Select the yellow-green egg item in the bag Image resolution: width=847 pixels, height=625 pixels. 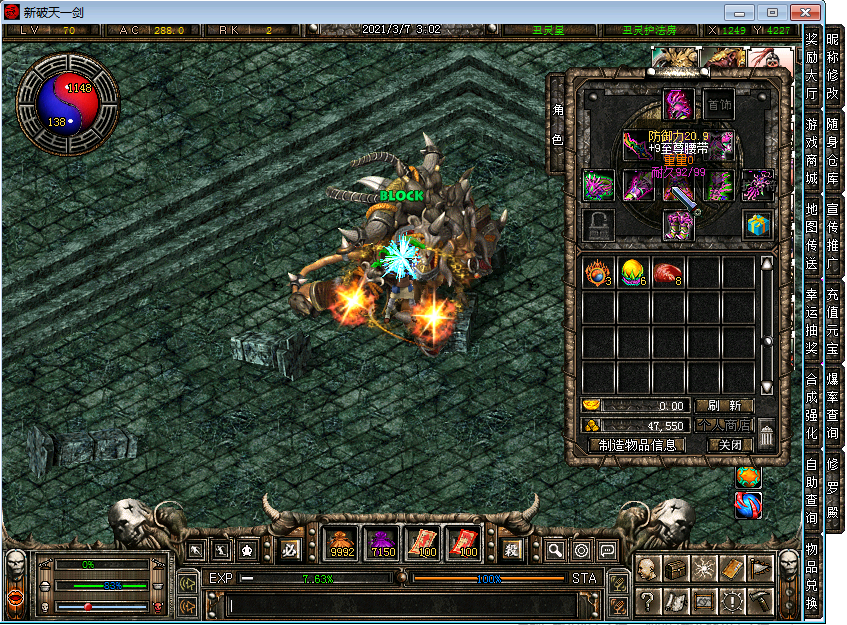pyautogui.click(x=633, y=272)
